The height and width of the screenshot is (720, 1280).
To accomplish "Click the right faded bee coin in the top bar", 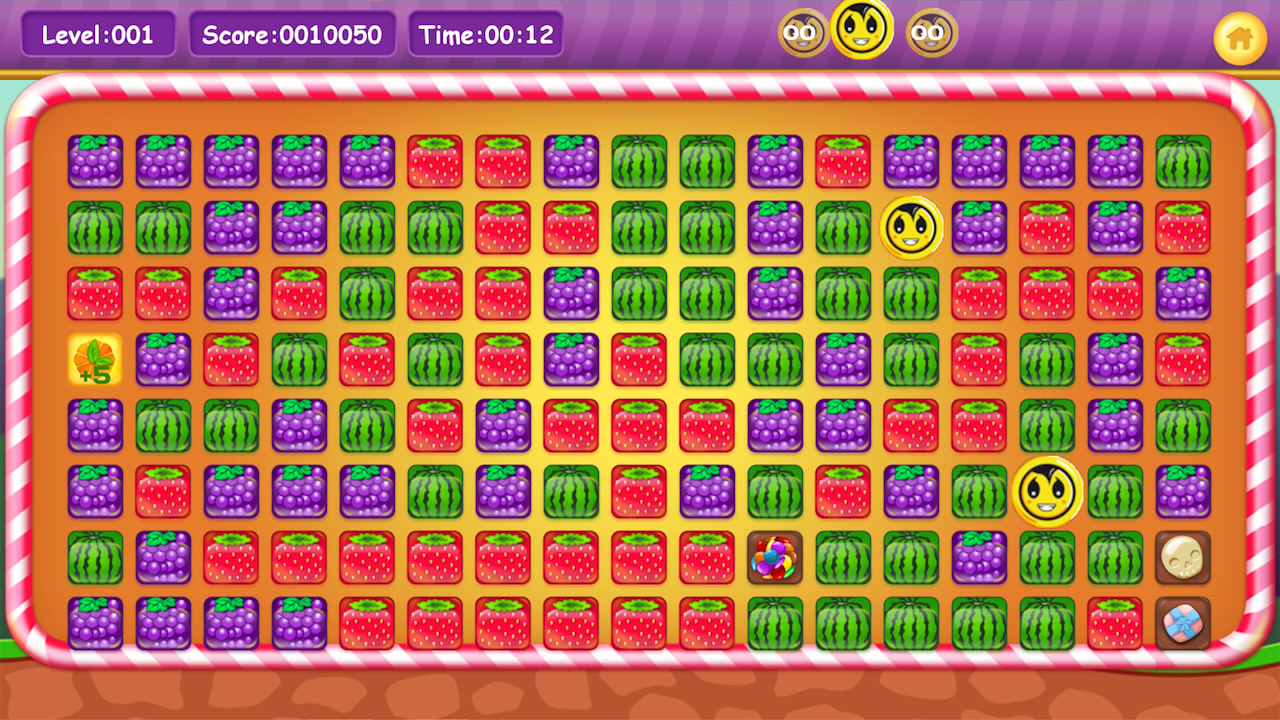I will tap(930, 32).
